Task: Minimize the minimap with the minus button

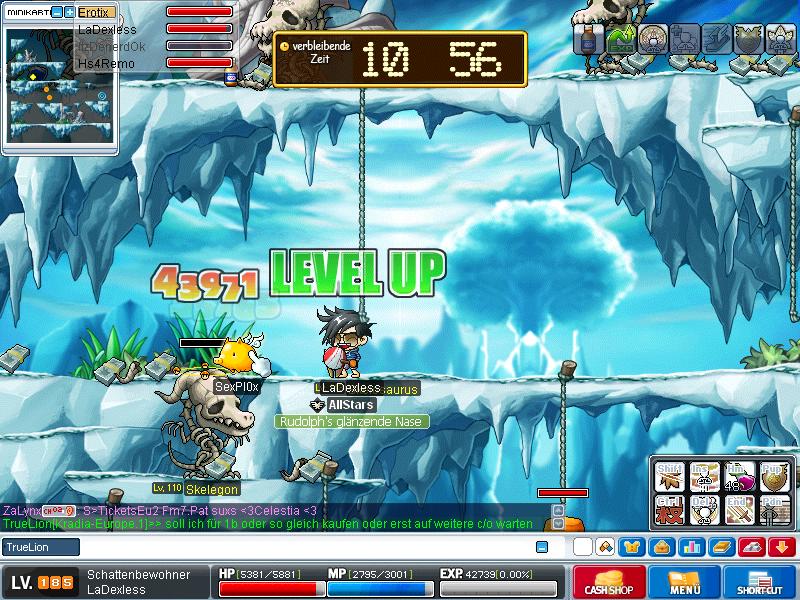Action: 57,13
